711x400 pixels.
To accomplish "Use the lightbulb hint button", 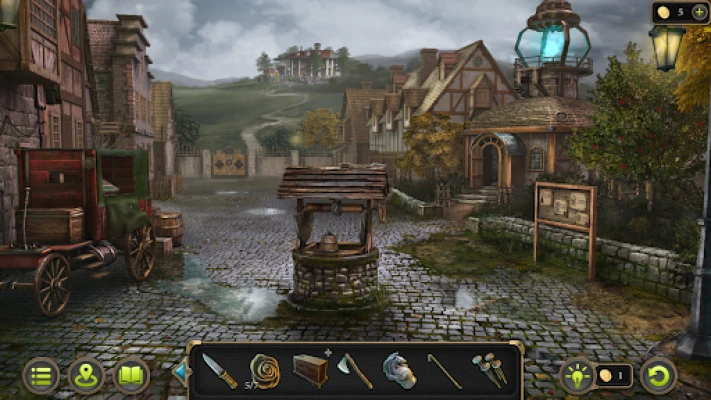I will (576, 376).
